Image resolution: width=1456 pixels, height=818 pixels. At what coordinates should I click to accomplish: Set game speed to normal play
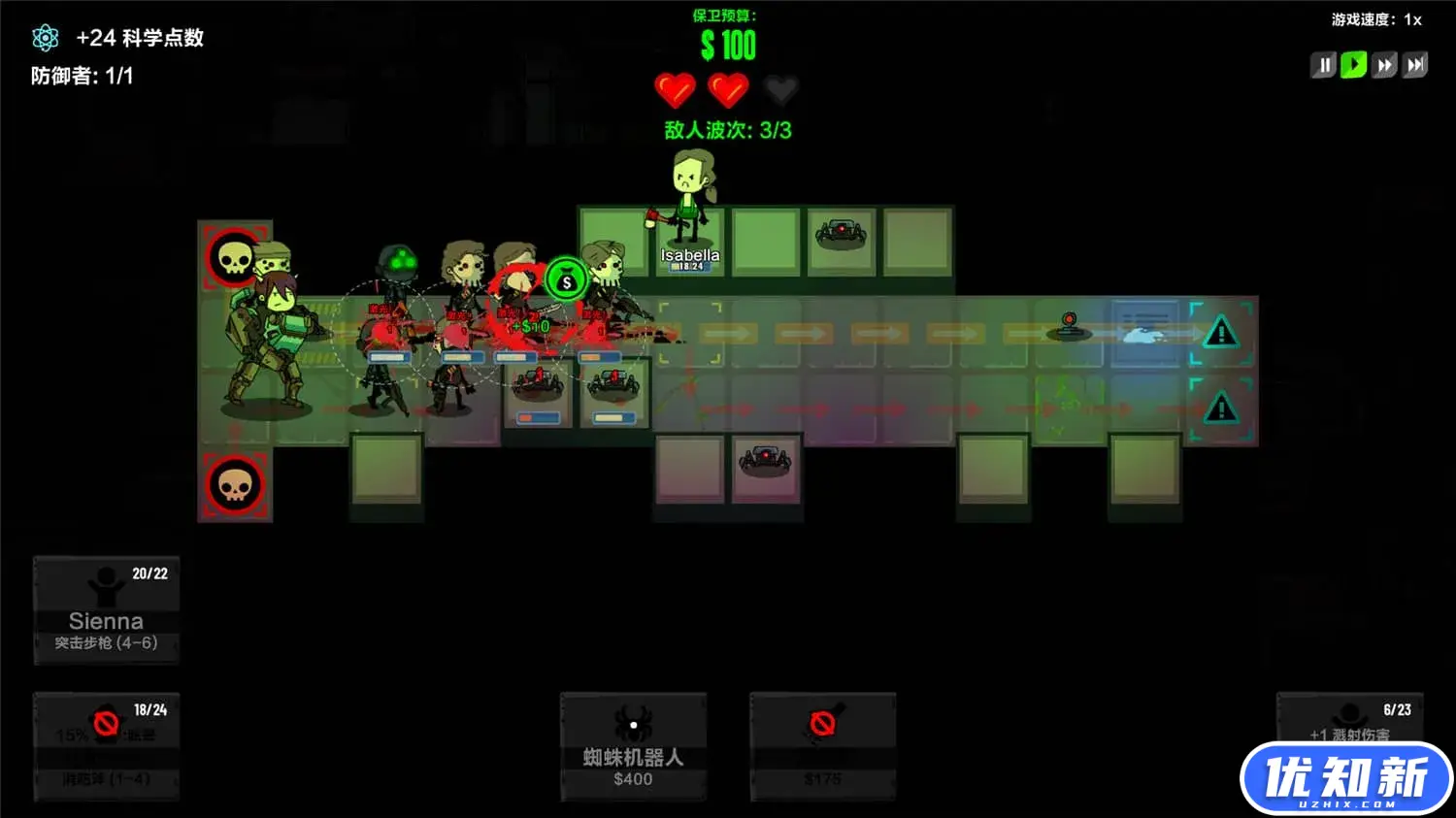click(x=1353, y=65)
